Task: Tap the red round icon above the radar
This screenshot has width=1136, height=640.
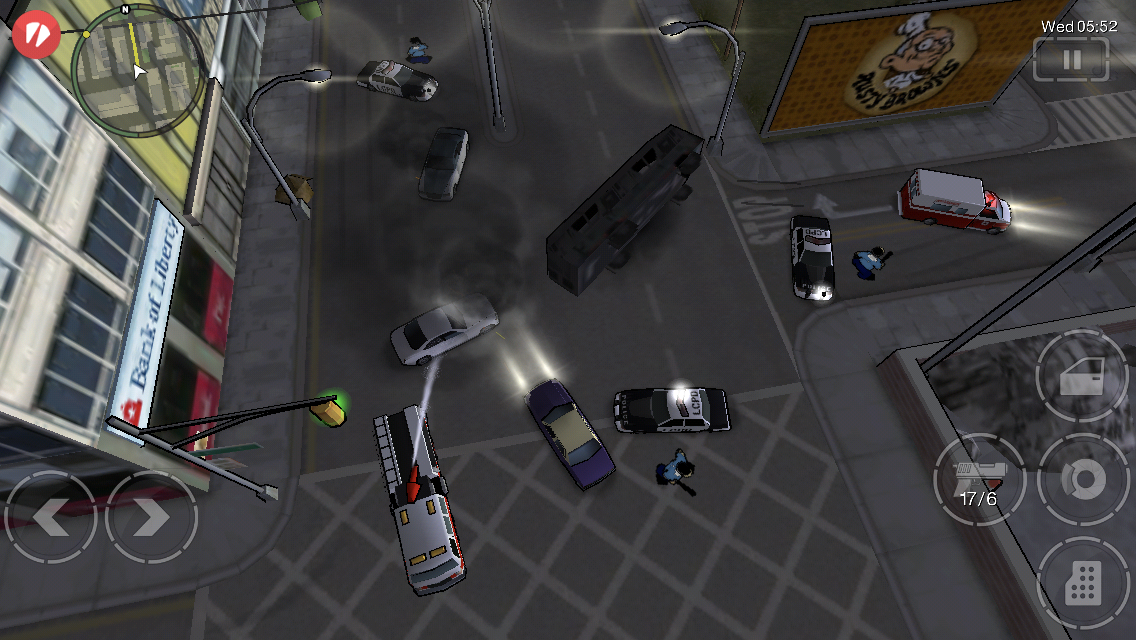Action: [x=35, y=32]
